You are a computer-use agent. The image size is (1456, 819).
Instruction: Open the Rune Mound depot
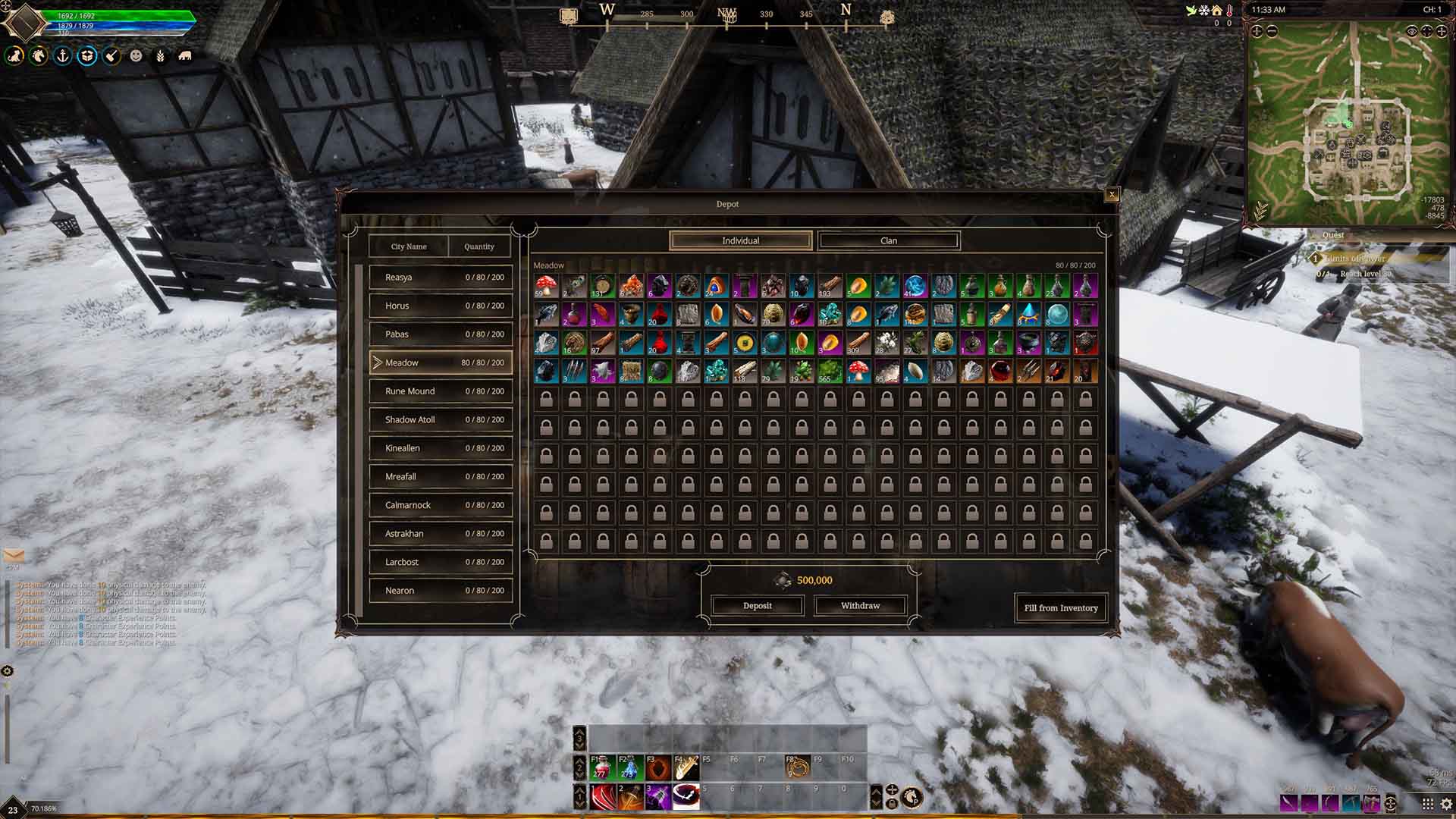(441, 391)
